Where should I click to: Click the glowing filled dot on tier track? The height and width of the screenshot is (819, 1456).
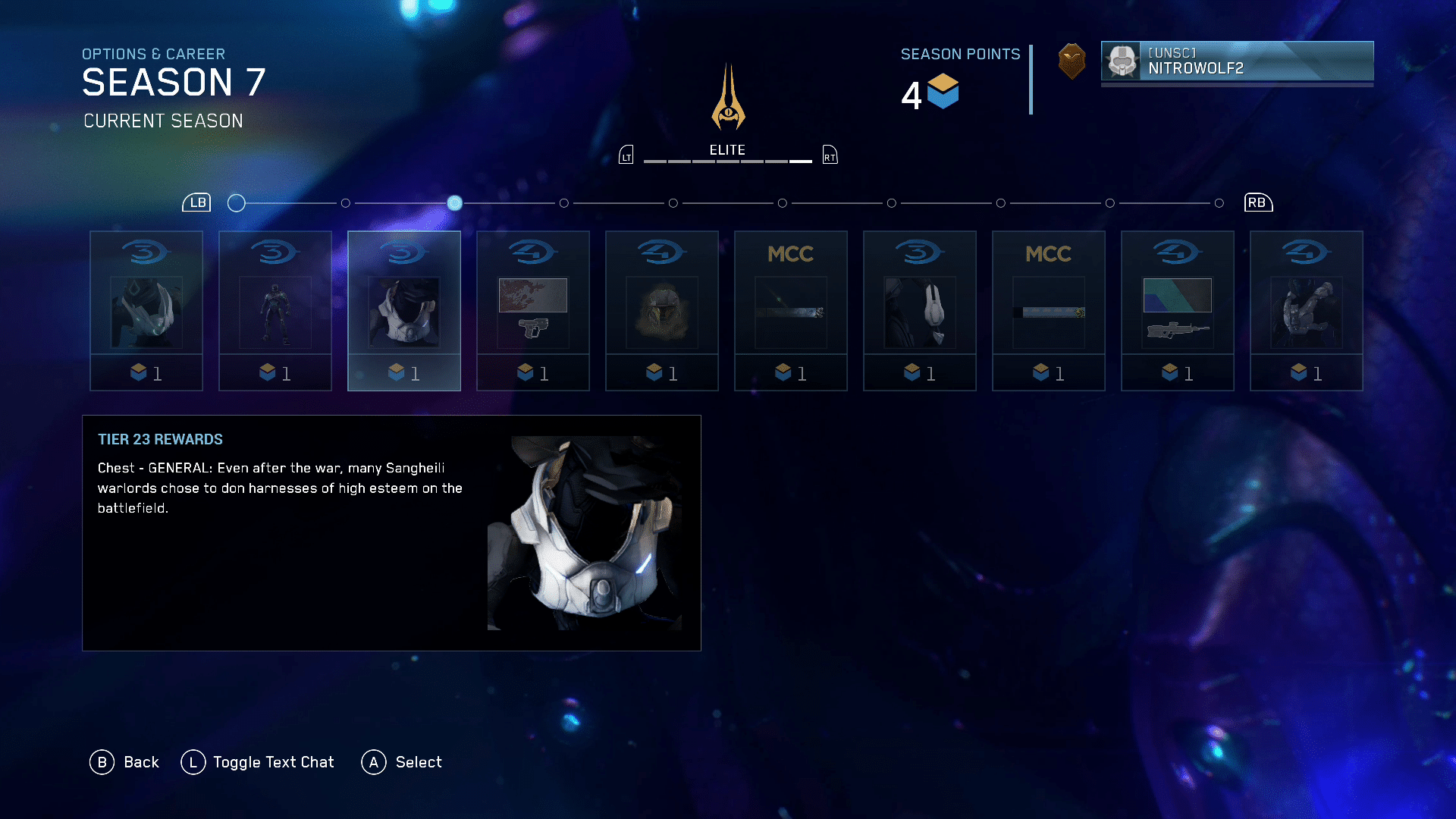click(454, 202)
